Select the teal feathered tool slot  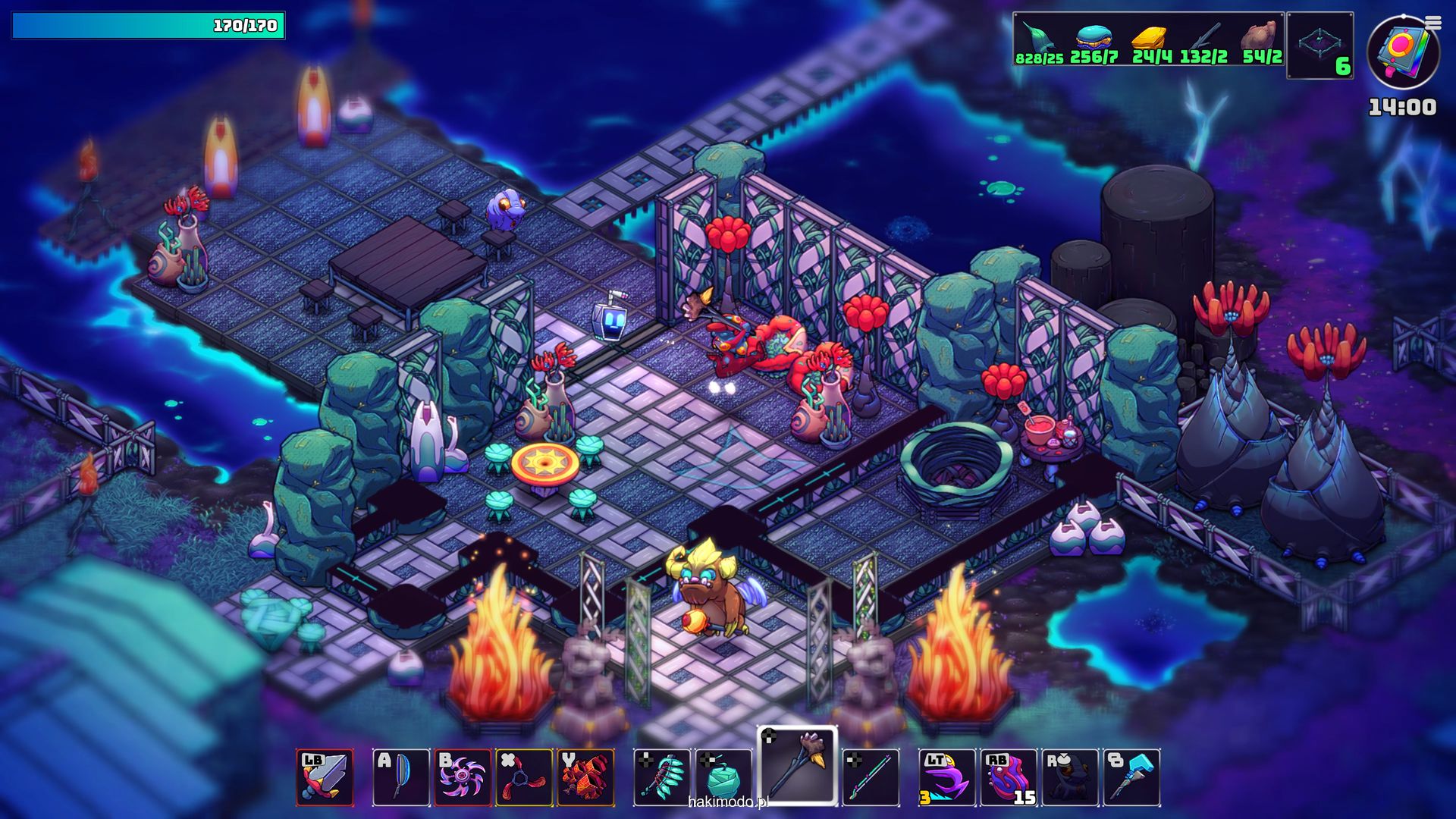[x=662, y=777]
